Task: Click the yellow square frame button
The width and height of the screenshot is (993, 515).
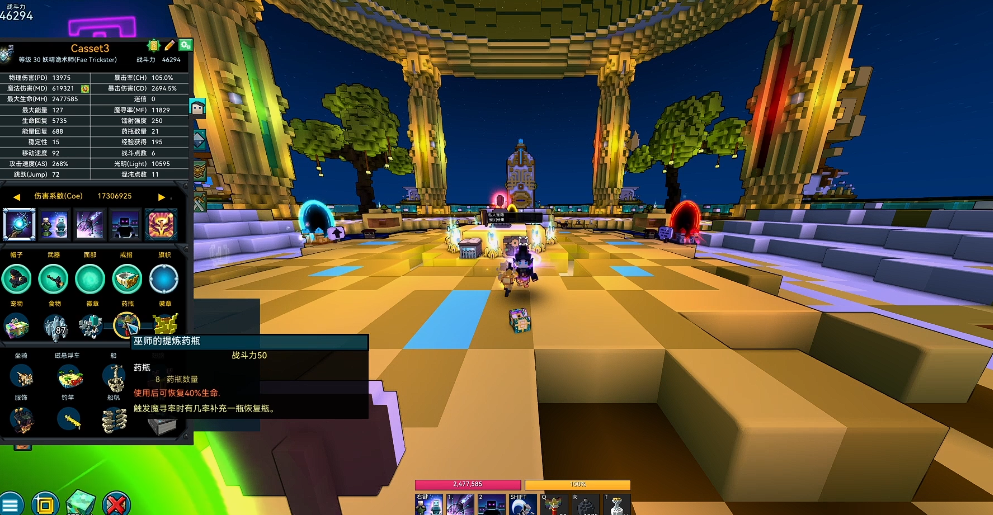Action: coord(45,503)
